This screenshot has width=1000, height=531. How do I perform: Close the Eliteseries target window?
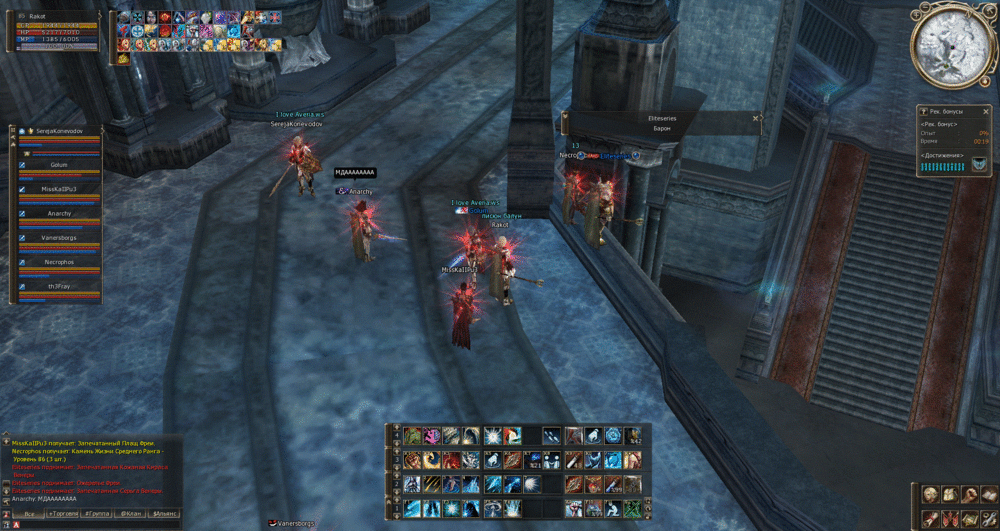[x=755, y=118]
